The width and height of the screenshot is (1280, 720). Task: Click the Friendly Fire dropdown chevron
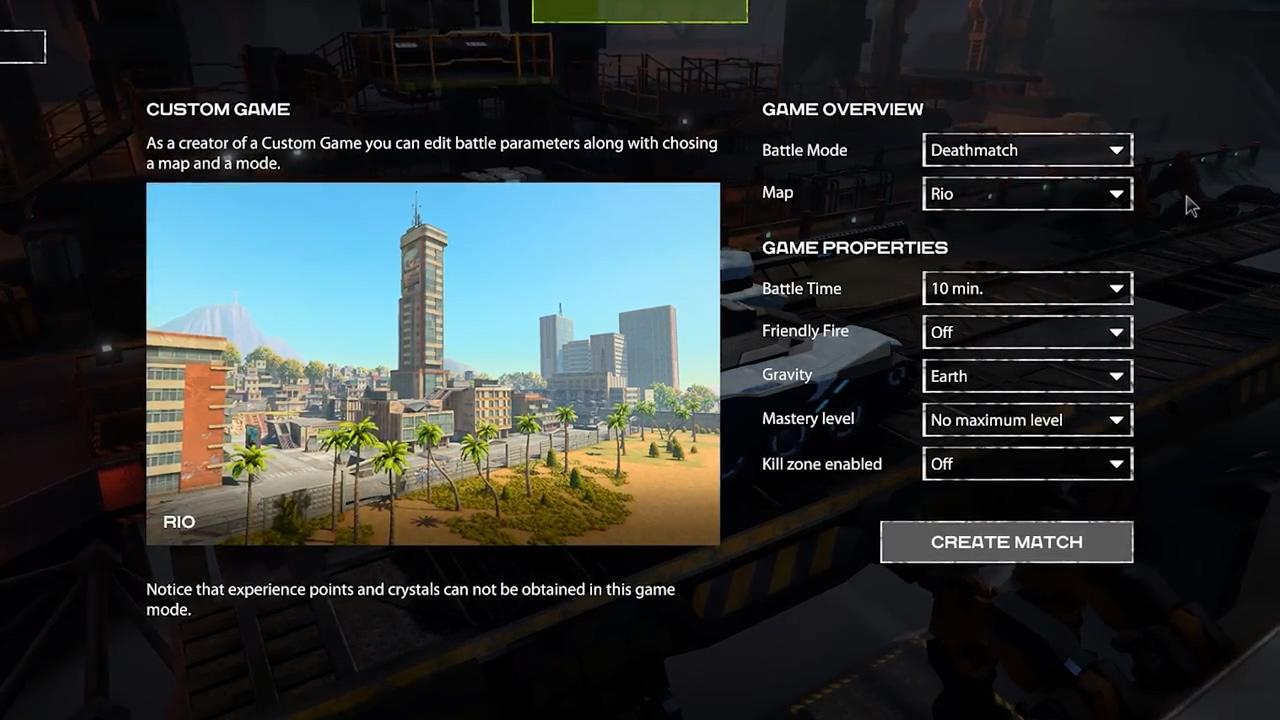coord(1116,332)
